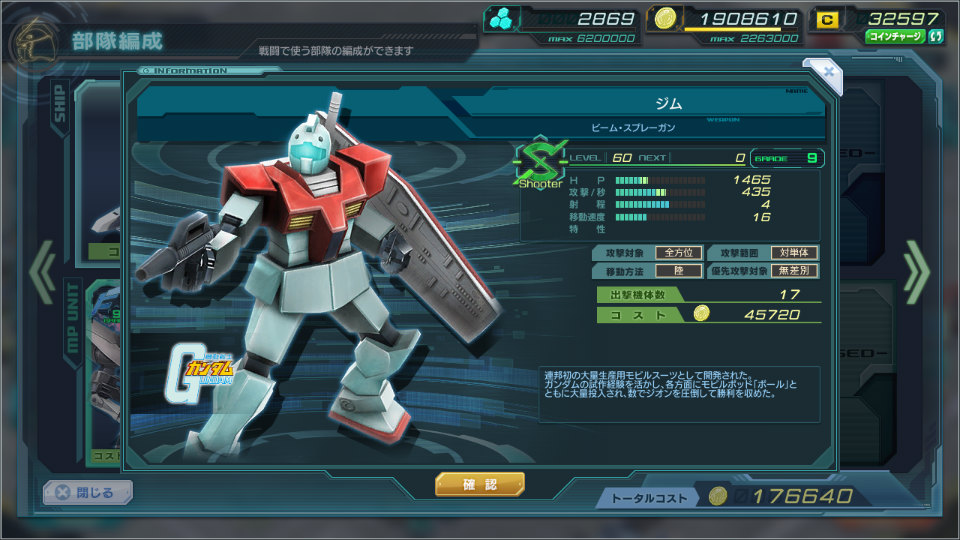Screen dimensions: 960x540
Task: Confirm with the orange 確認 button
Action: pos(479,485)
